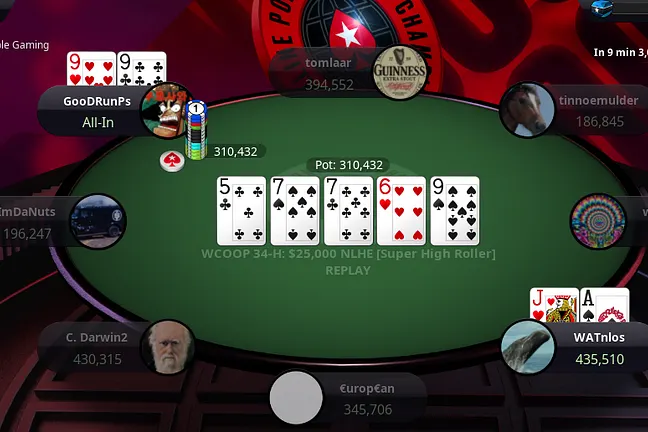This screenshot has height=432, width=648.
Task: Click the five of clubs board card
Action: pos(242,210)
